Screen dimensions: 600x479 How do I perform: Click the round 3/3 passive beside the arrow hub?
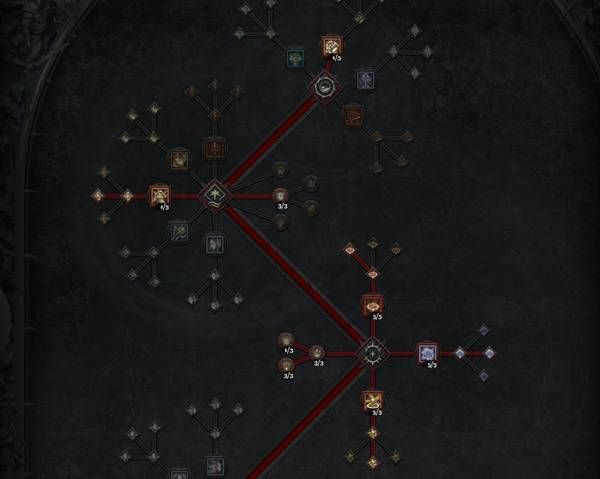coord(281,194)
